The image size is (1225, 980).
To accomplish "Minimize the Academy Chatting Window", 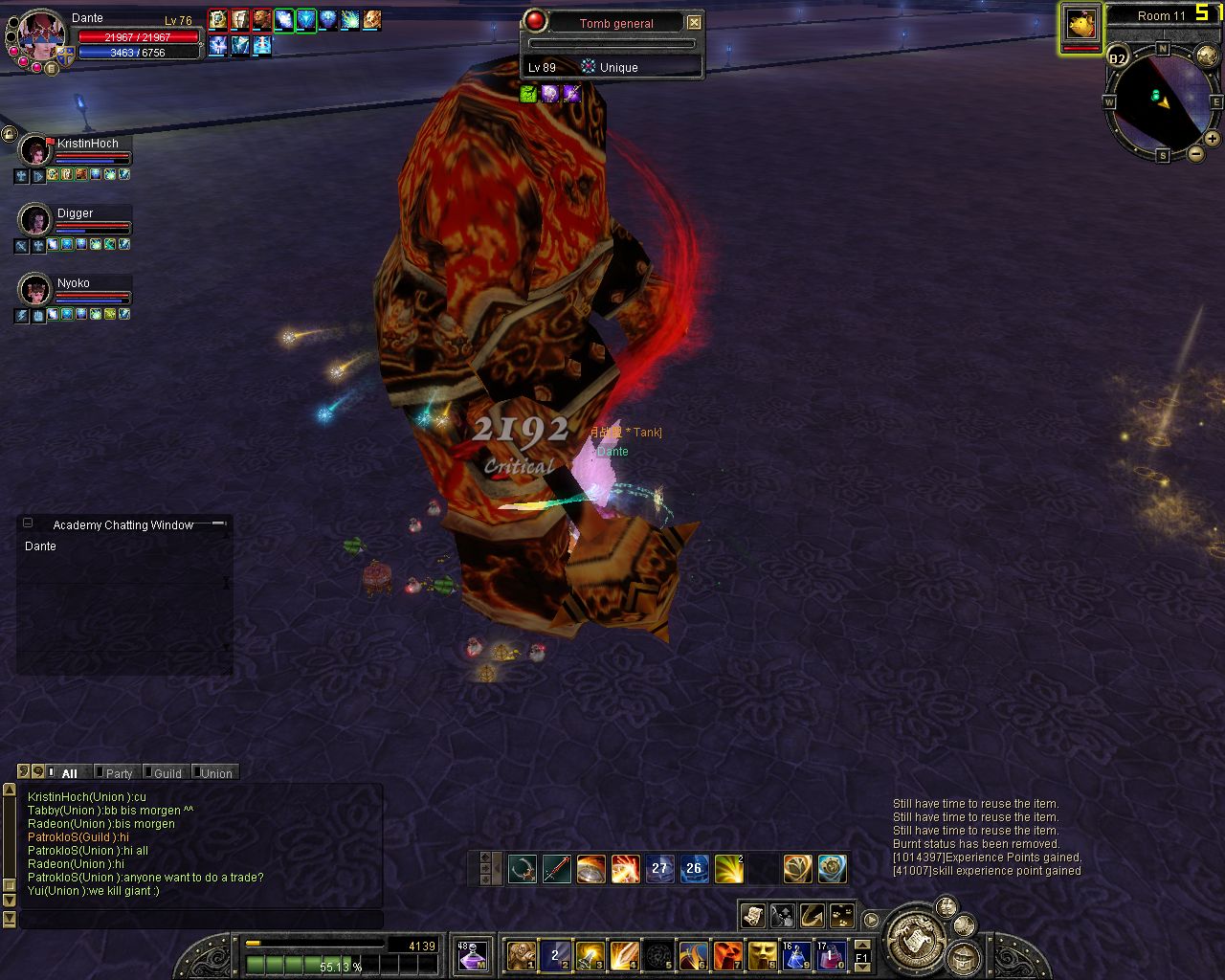I will [28, 523].
